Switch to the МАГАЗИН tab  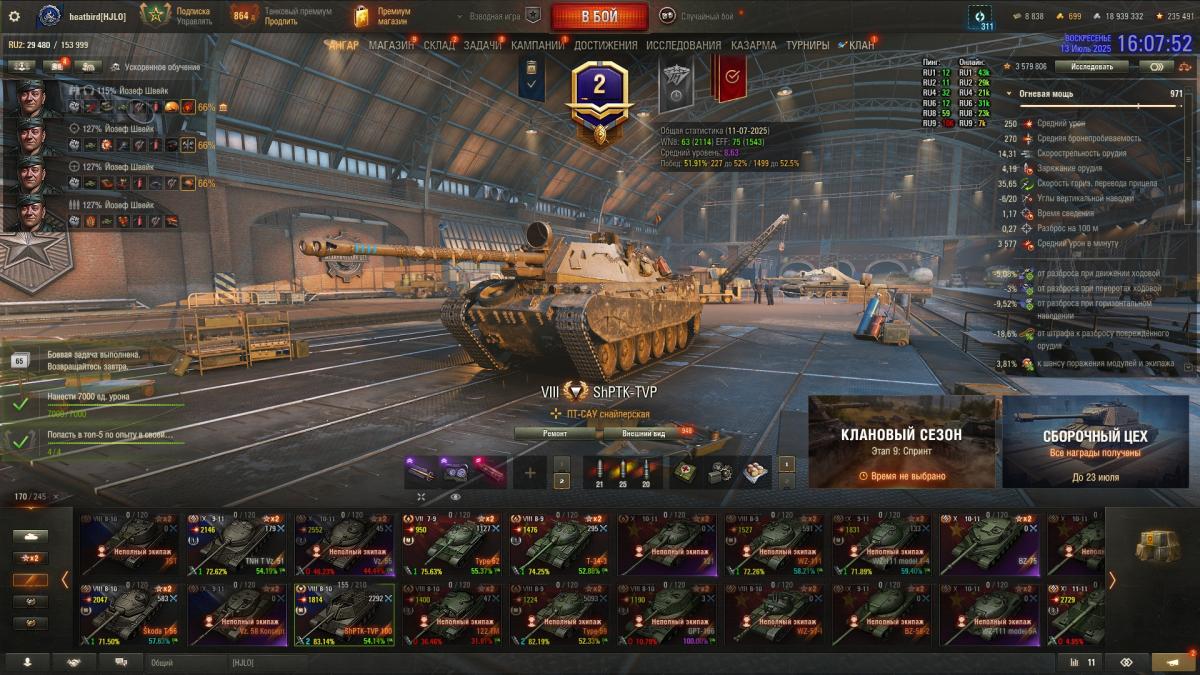tap(390, 45)
